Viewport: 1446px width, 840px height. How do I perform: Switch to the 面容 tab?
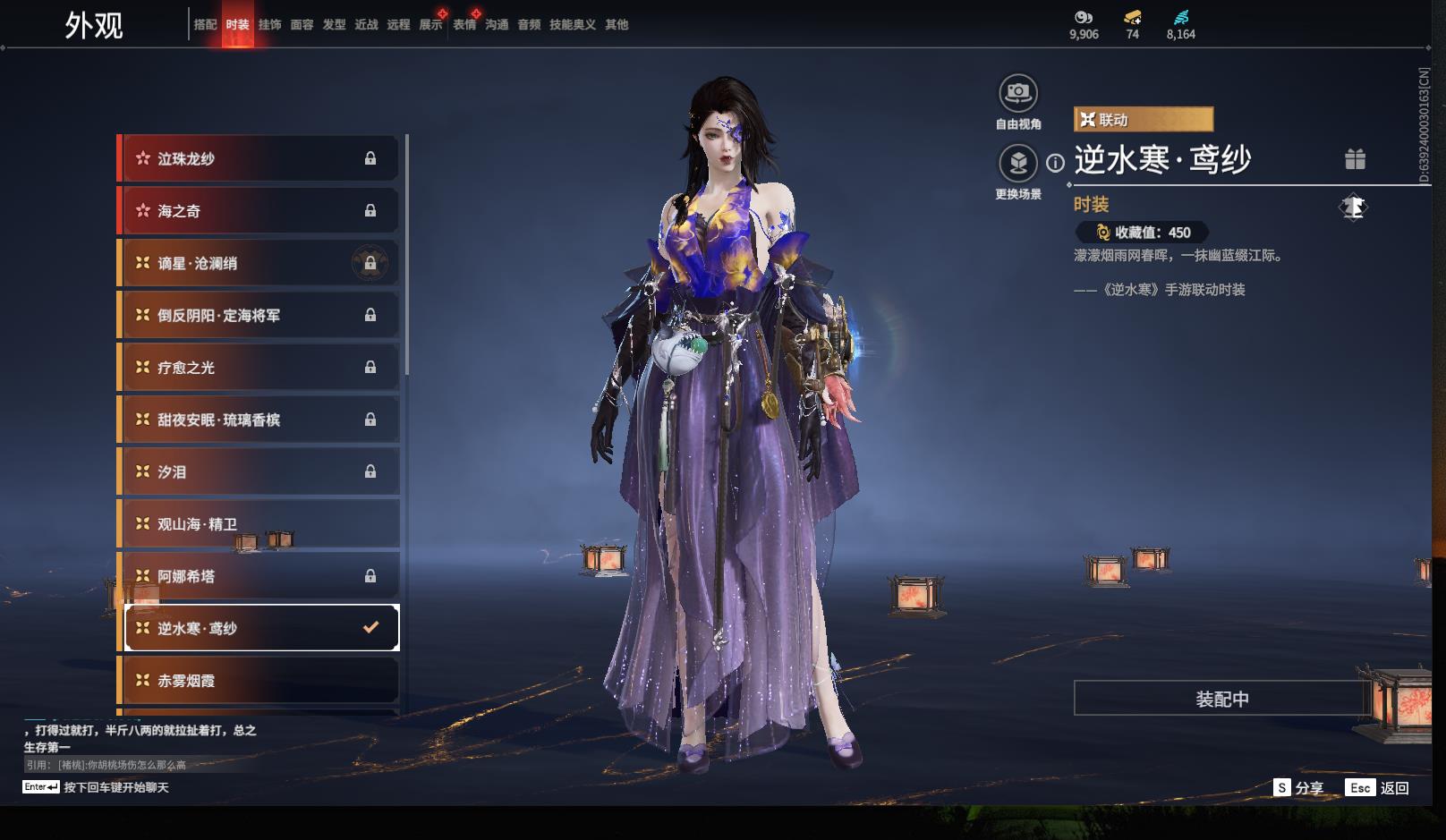[302, 25]
